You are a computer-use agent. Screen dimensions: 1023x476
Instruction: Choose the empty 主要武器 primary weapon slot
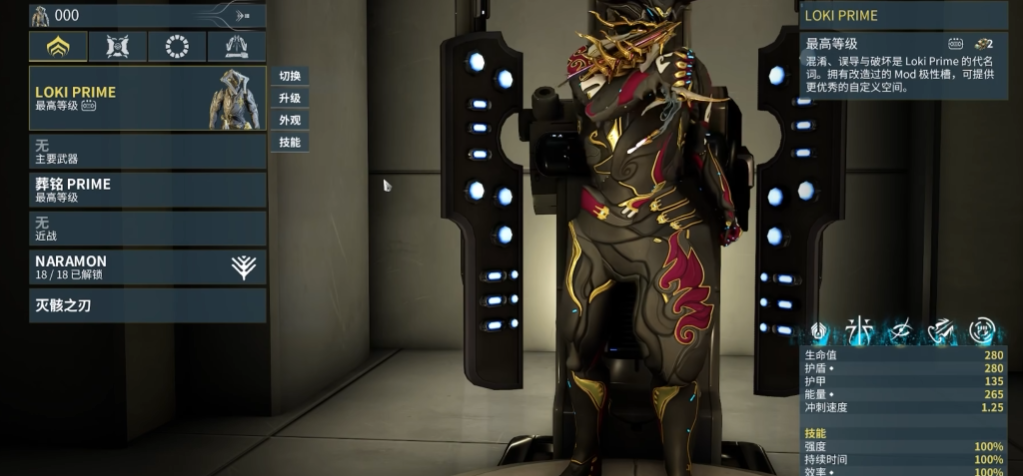(148, 151)
